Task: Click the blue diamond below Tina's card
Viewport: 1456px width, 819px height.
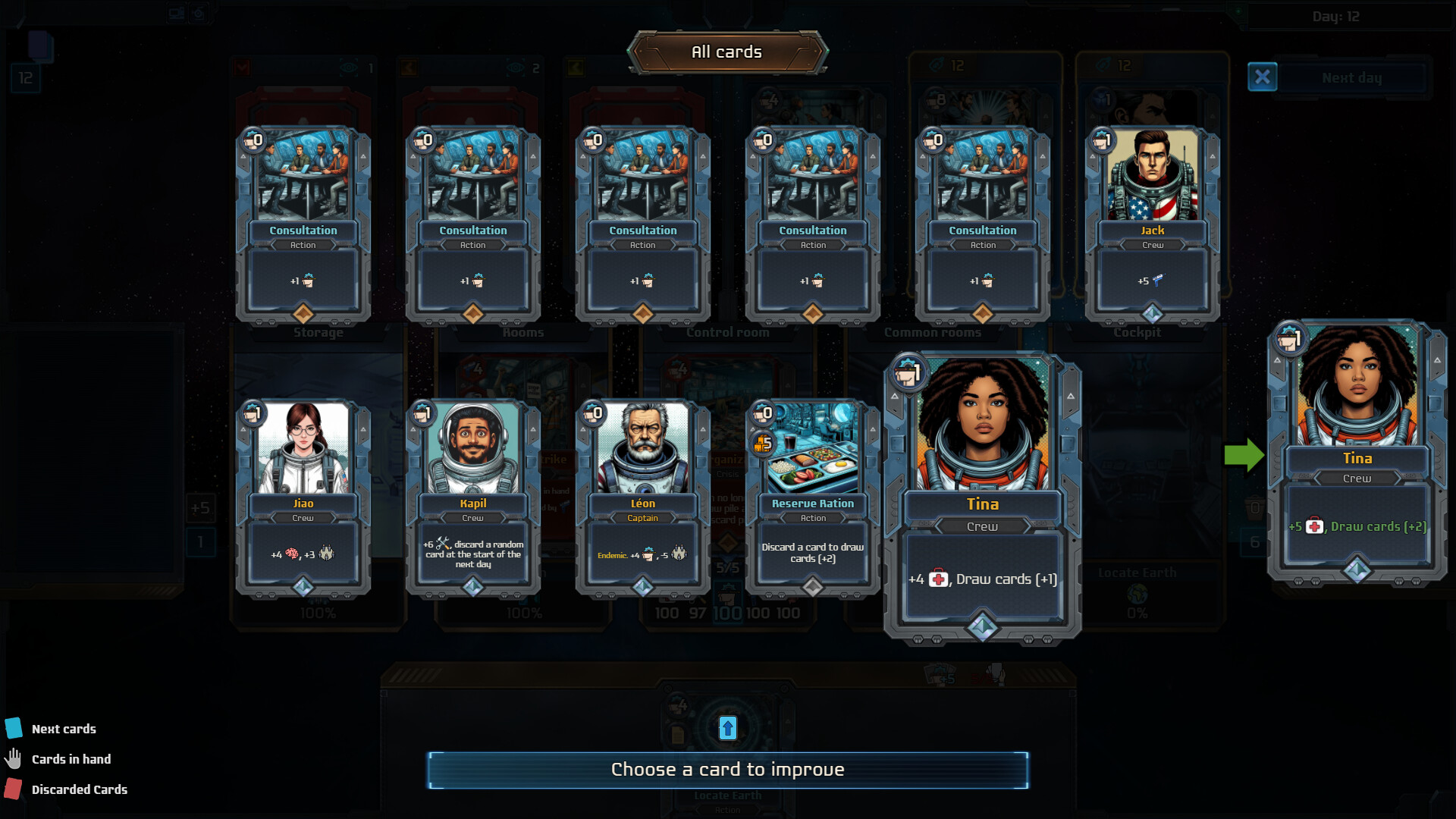Action: pos(983,627)
